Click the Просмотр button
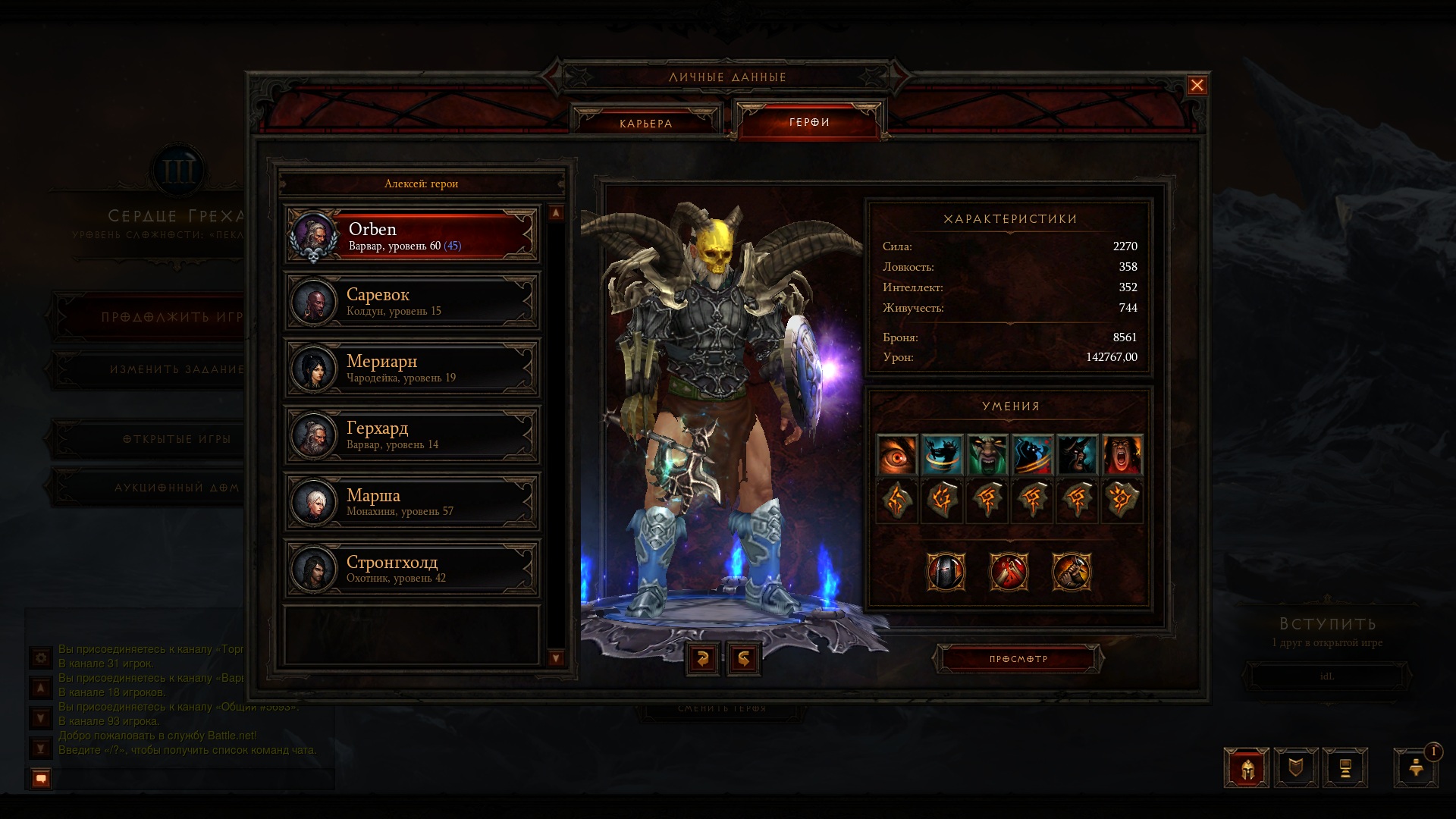 pyautogui.click(x=1018, y=659)
